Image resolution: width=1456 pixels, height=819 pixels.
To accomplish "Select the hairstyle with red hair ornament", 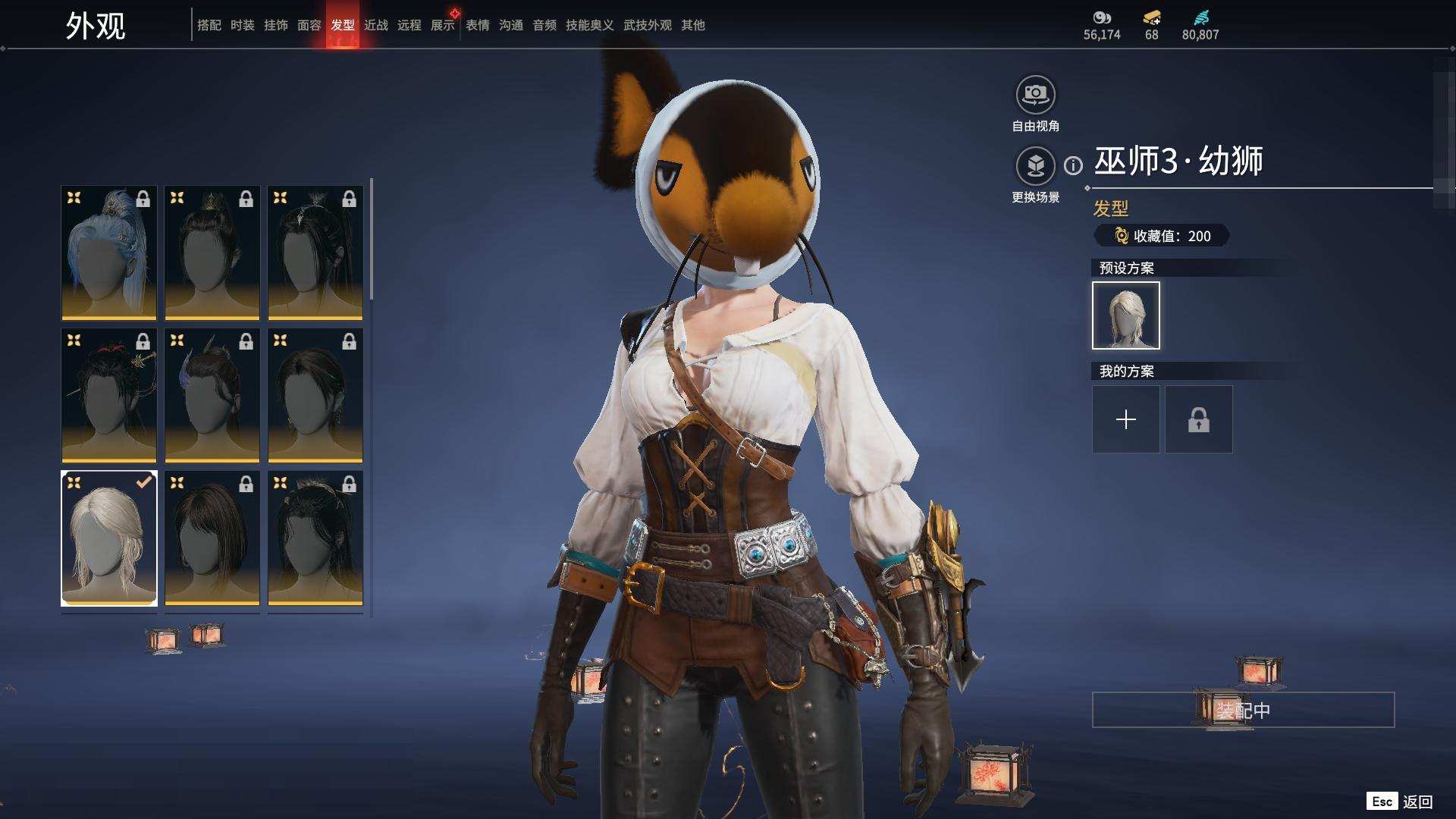I will point(109,395).
